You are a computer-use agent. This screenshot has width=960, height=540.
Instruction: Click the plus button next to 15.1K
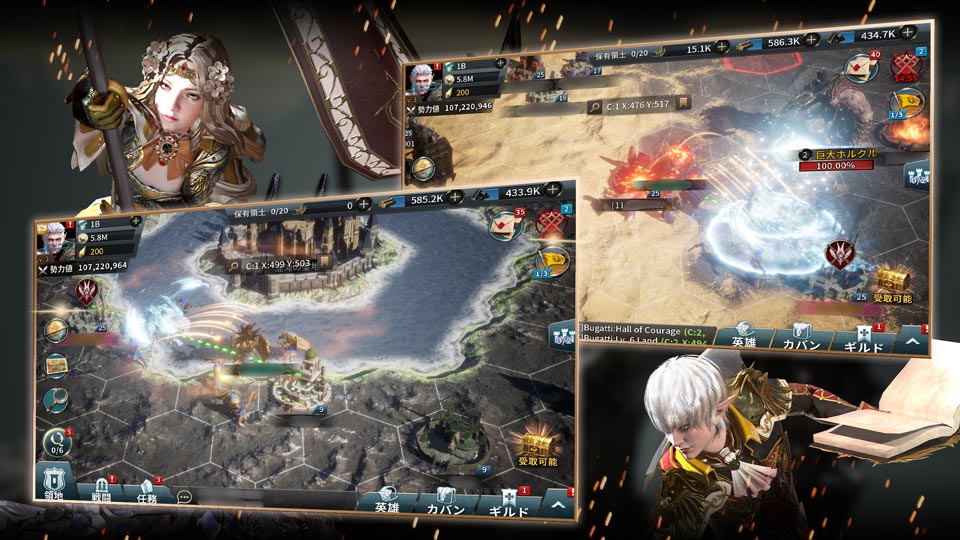coord(721,46)
